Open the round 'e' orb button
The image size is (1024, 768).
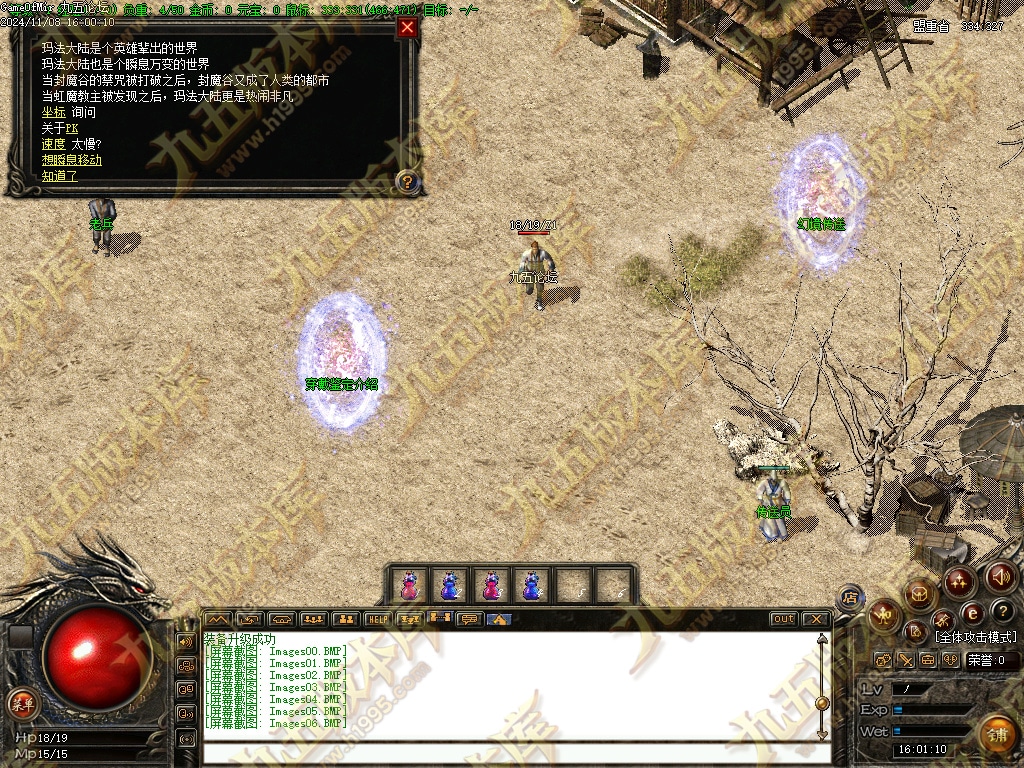972,613
